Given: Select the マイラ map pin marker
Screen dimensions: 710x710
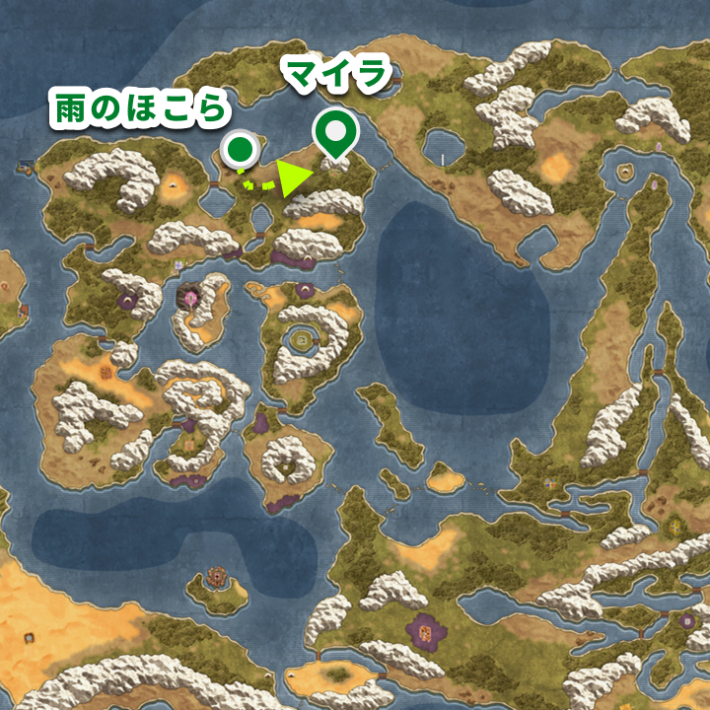Looking at the screenshot, I should tap(337, 134).
